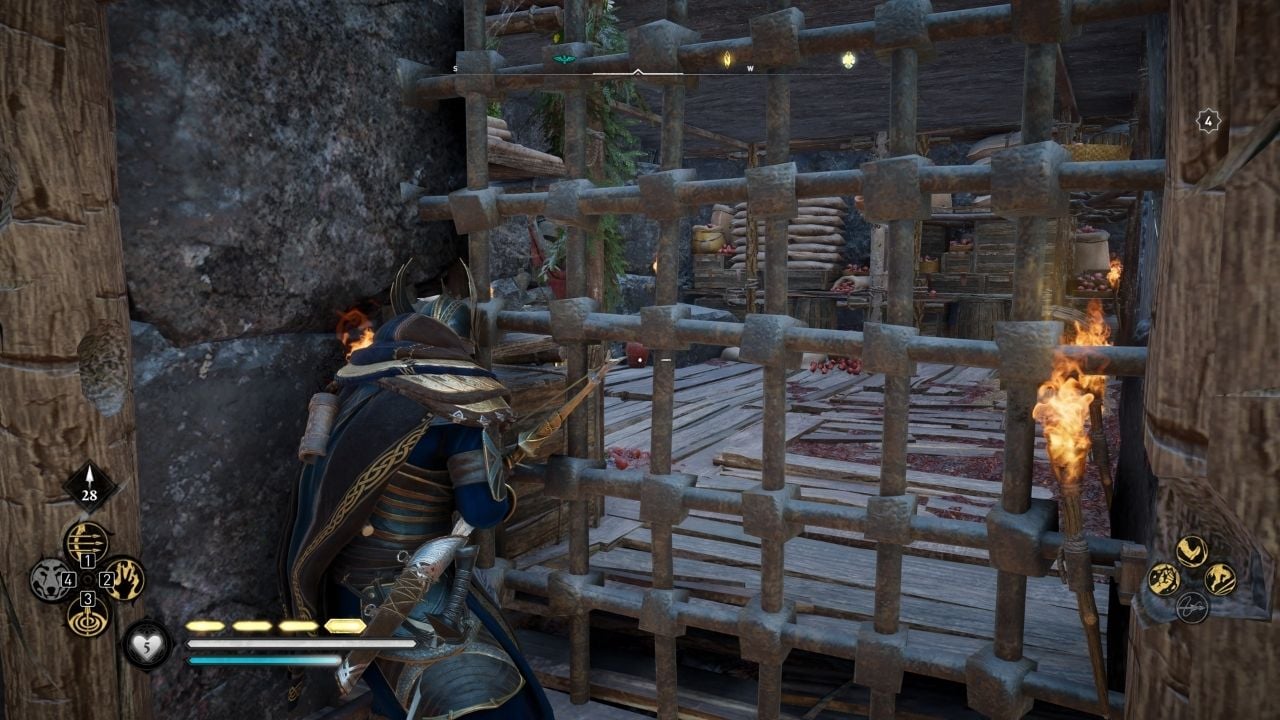Use the flaming hand ability in slot 2

tap(125, 579)
